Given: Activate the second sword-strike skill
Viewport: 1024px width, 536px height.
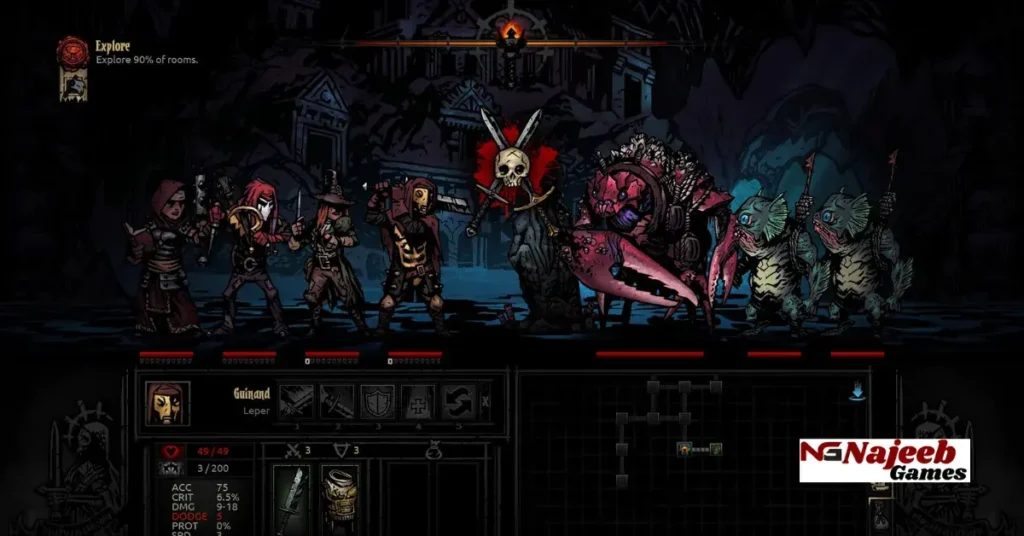Looking at the screenshot, I should pyautogui.click(x=337, y=402).
